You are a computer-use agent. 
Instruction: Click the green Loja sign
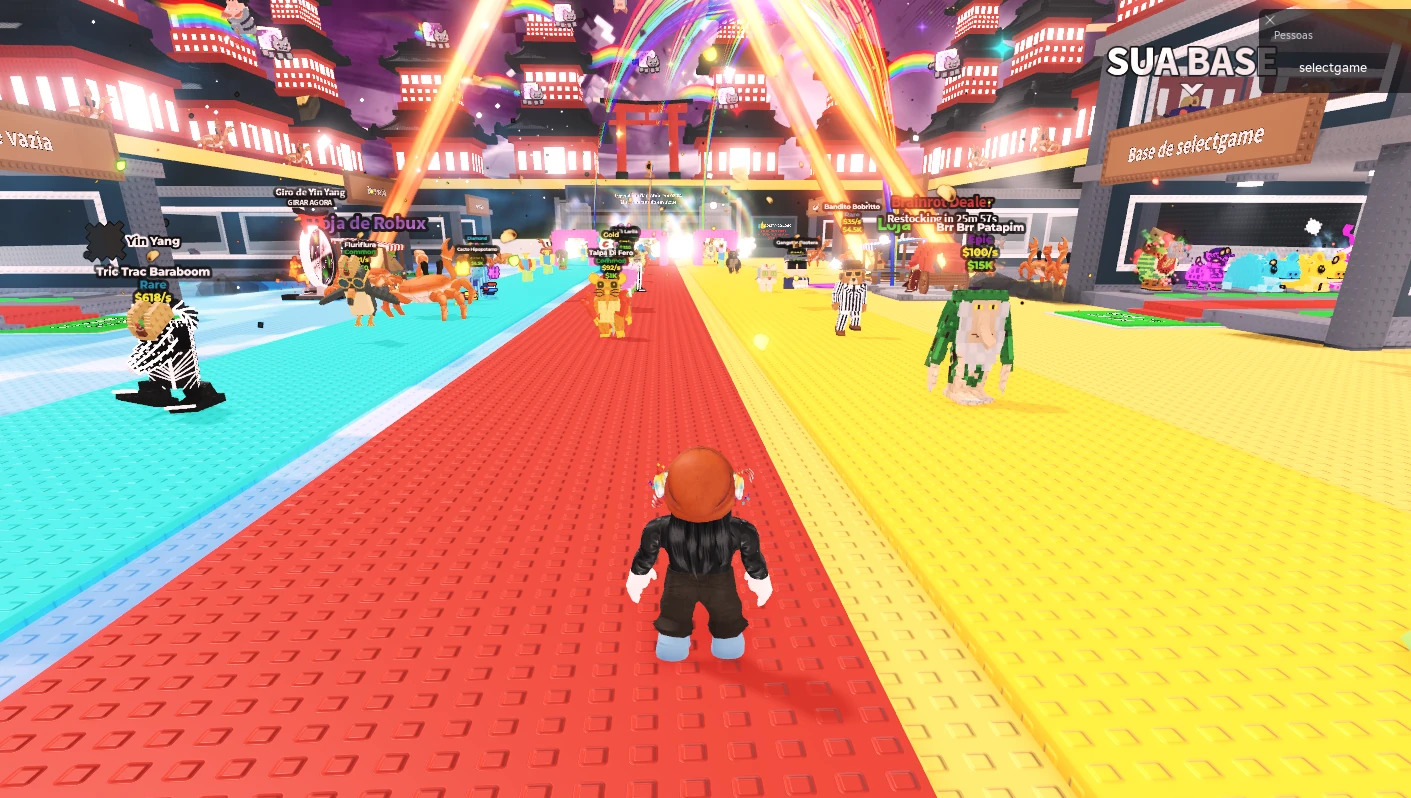(893, 226)
